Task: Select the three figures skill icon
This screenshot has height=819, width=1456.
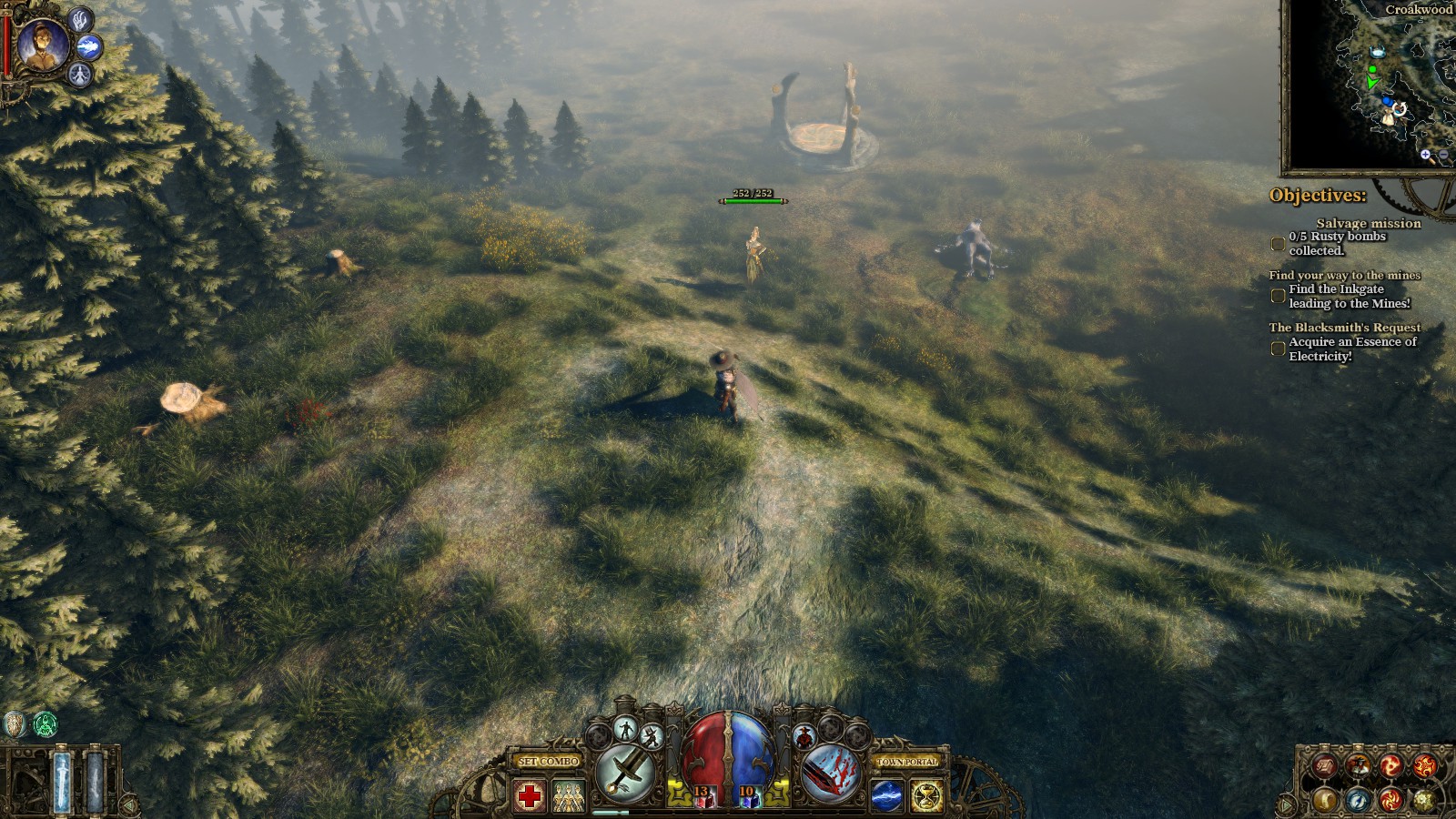Action: (x=568, y=797)
